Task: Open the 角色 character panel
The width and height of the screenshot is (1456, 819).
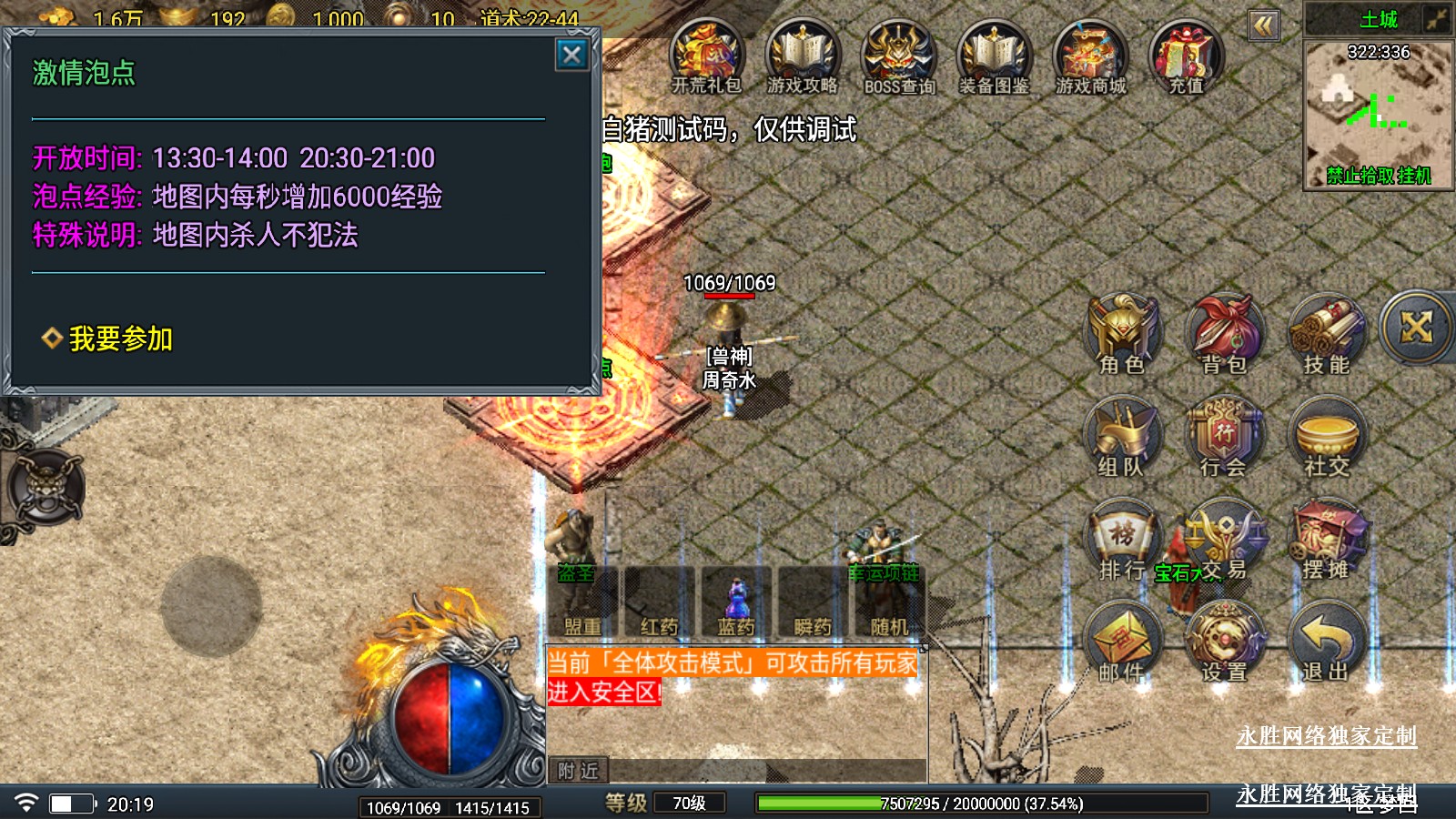Action: [x=1122, y=333]
